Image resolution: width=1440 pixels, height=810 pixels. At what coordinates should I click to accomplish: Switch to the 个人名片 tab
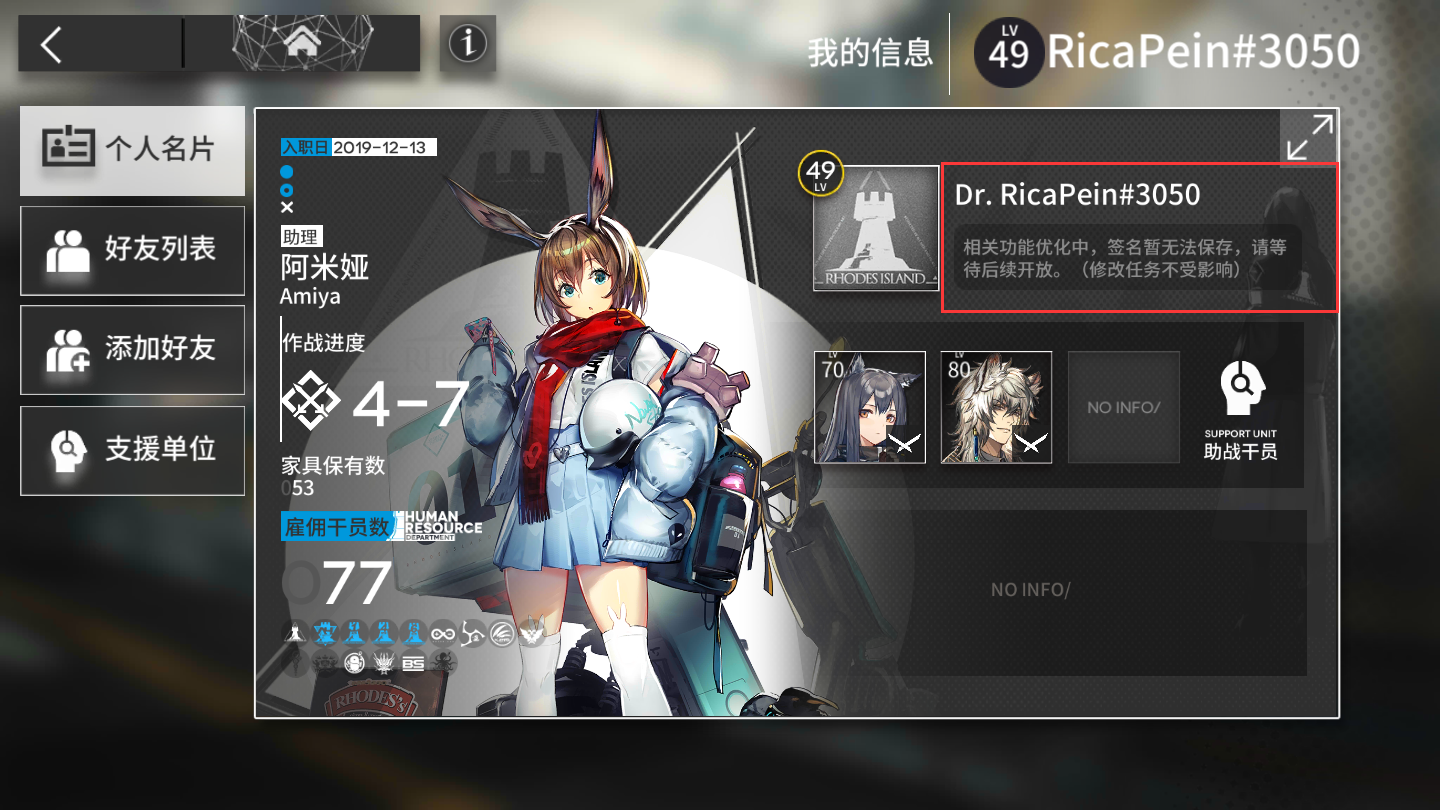pyautogui.click(x=132, y=150)
